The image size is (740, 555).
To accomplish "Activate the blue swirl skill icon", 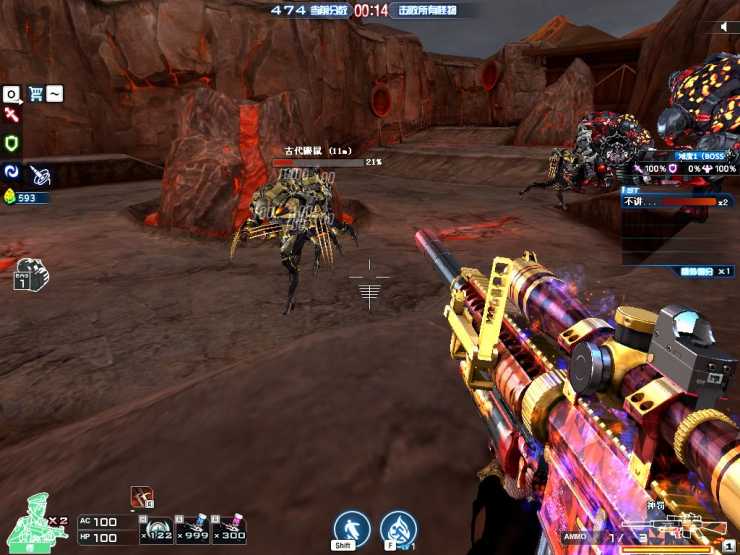I will click(12, 172).
